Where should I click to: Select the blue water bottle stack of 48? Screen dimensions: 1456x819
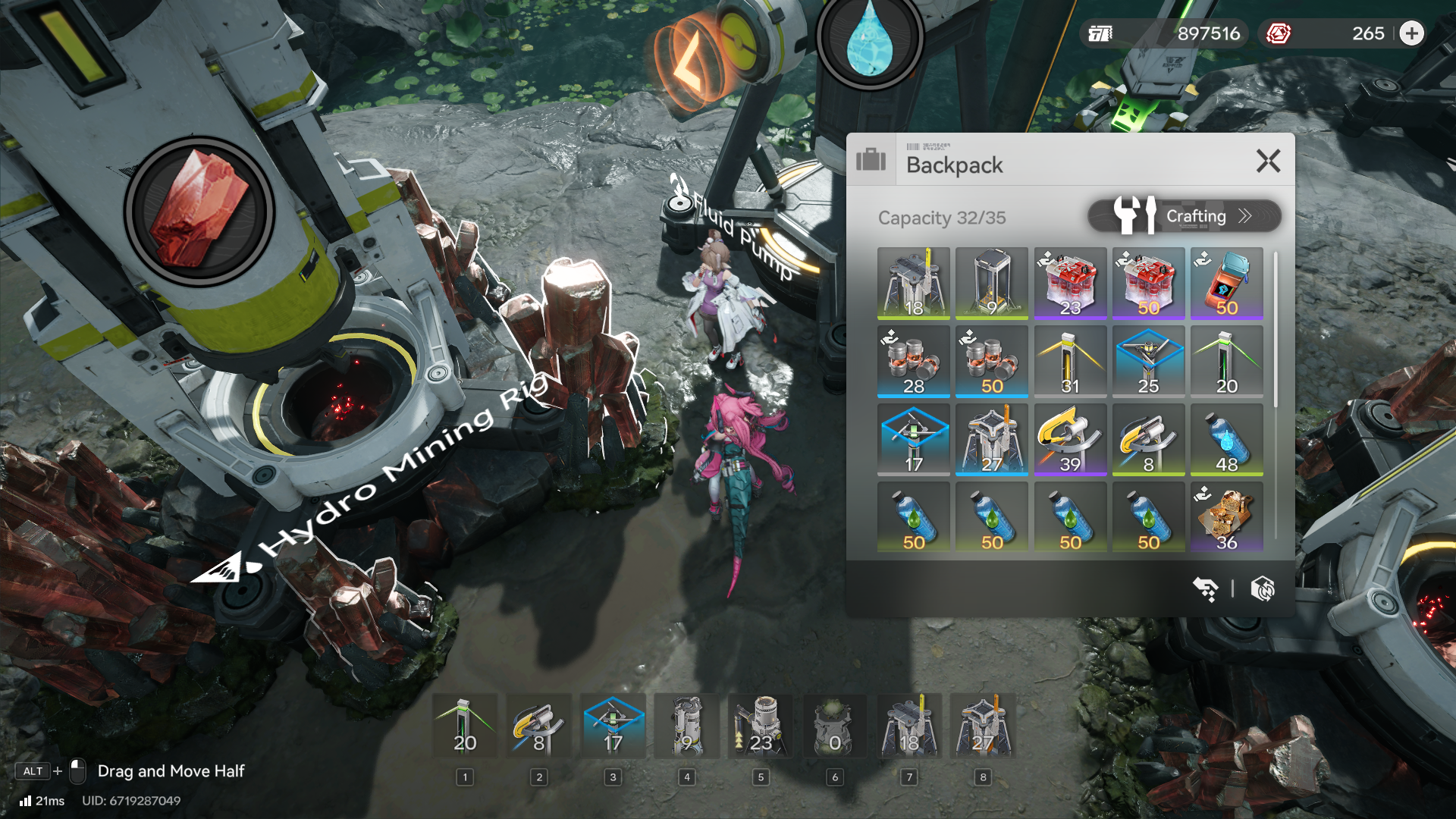[1226, 440]
